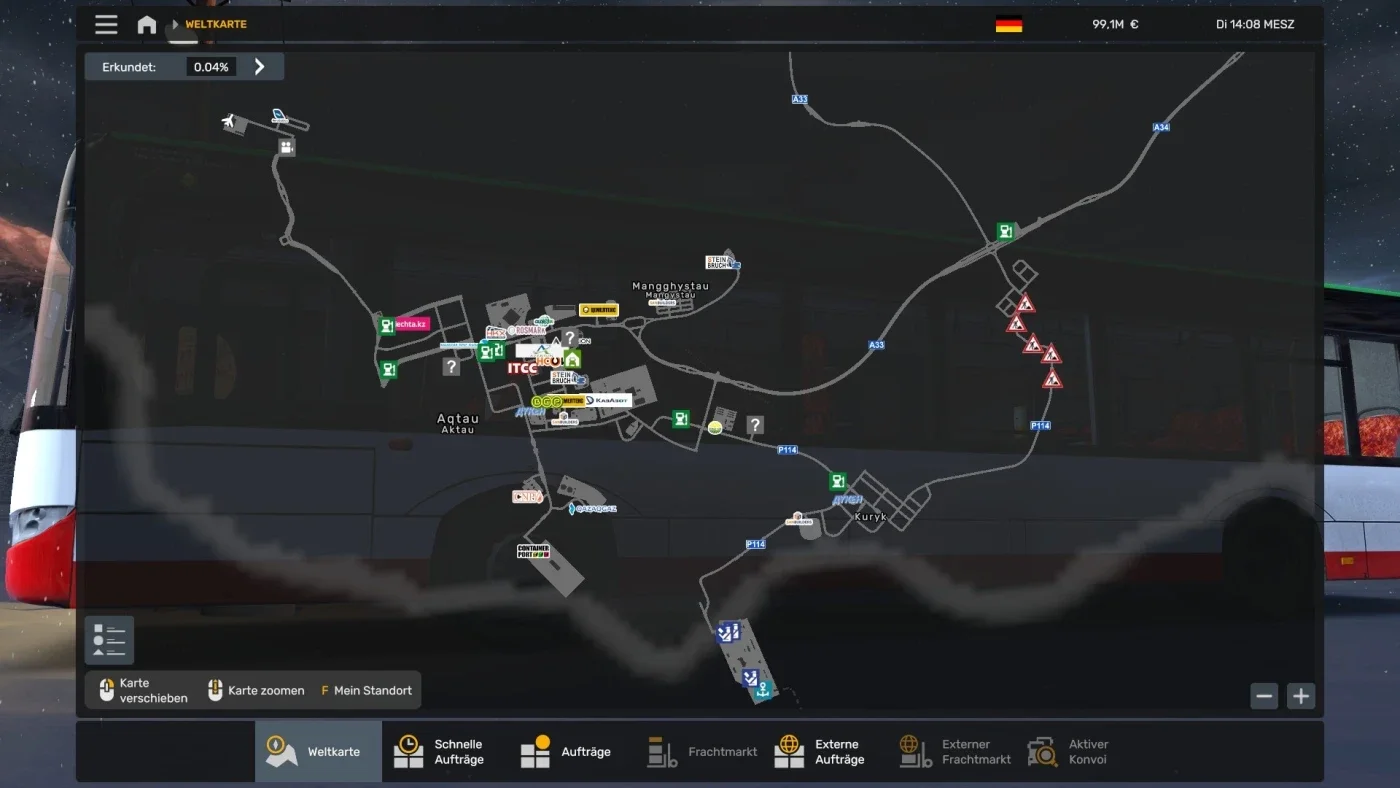Expand the Erkundet progress chevron

[x=259, y=65]
